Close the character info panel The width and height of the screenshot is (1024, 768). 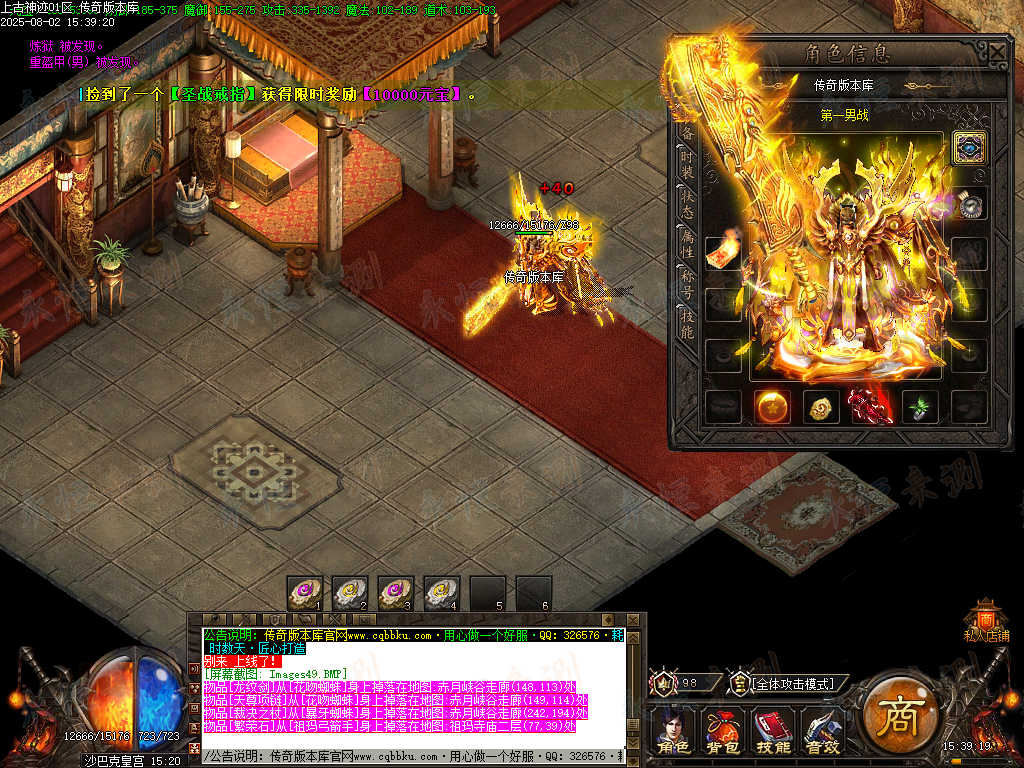(x=997, y=51)
